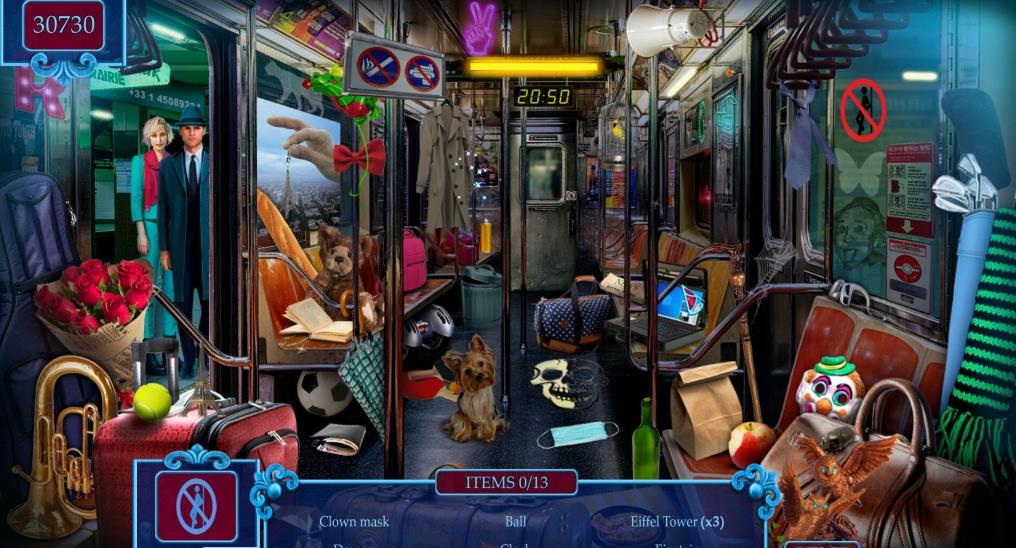The height and width of the screenshot is (548, 1016).
Task: Choose the Eiffel Tower (x3) list entry
Action: [x=677, y=521]
